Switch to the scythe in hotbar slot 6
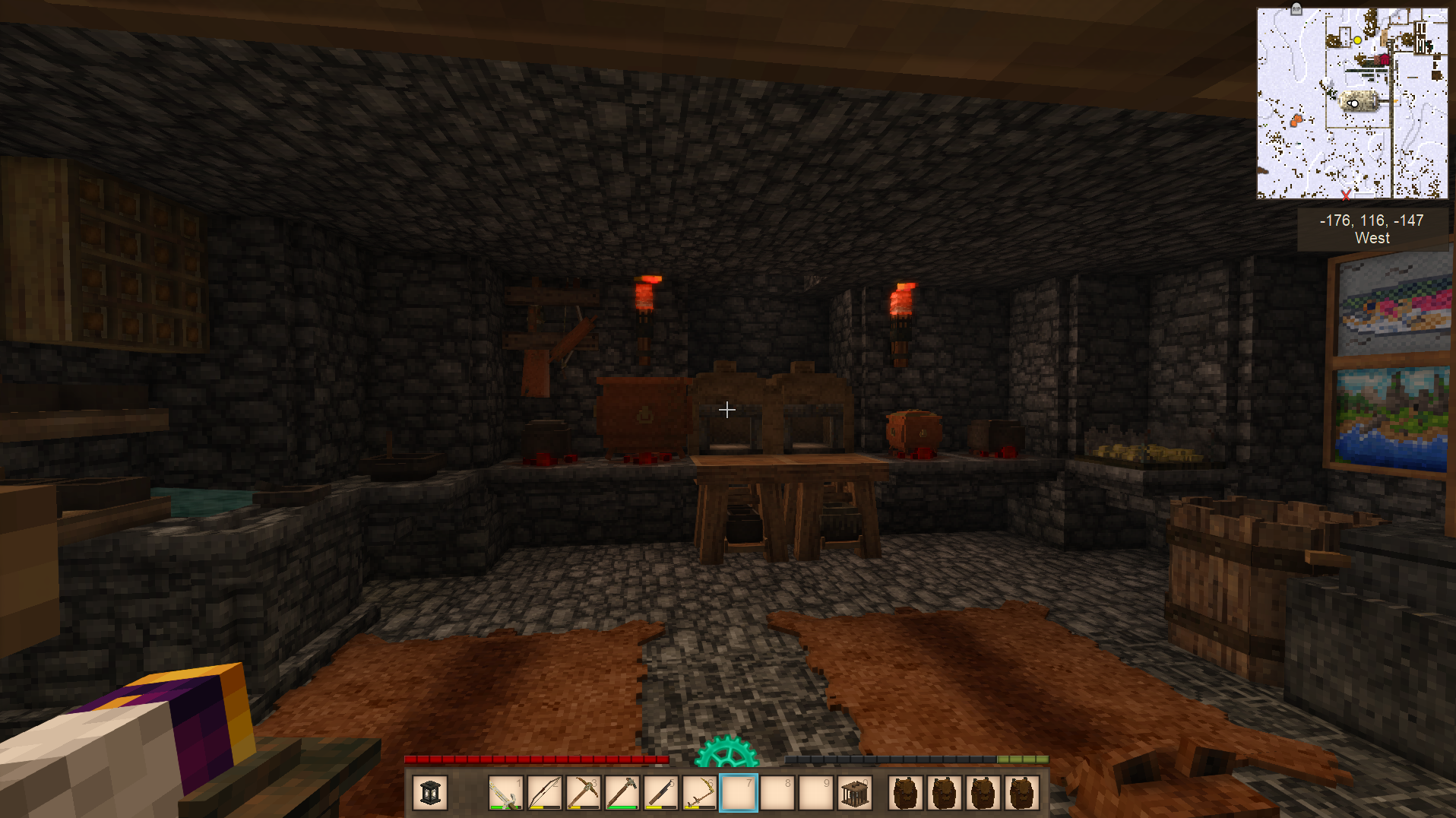Image resolution: width=1456 pixels, height=818 pixels. 699,793
